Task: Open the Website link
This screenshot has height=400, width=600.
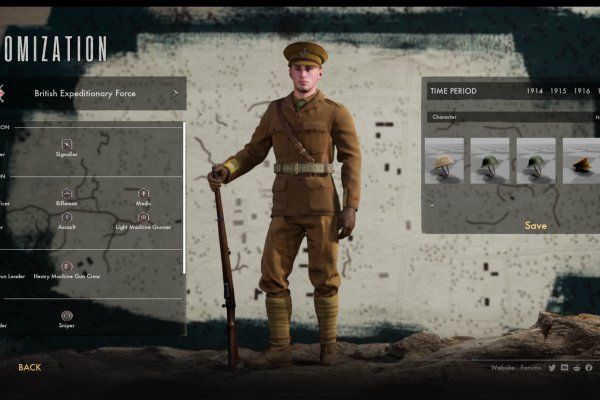Action: [x=502, y=368]
